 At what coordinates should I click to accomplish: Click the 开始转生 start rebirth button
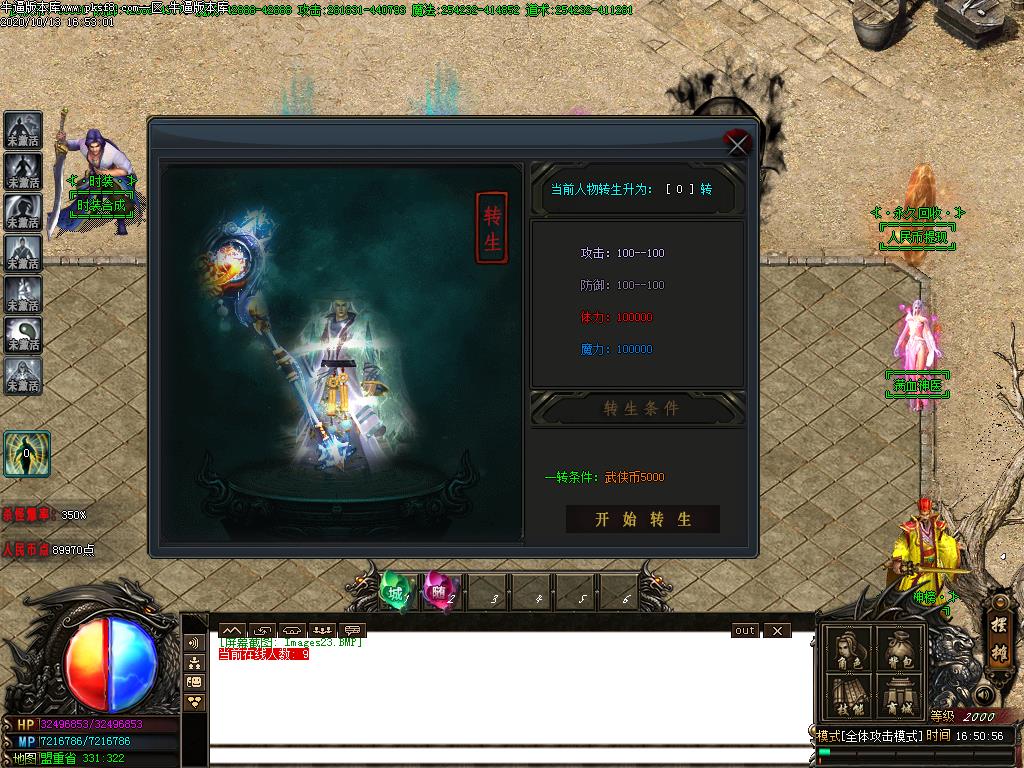point(643,519)
